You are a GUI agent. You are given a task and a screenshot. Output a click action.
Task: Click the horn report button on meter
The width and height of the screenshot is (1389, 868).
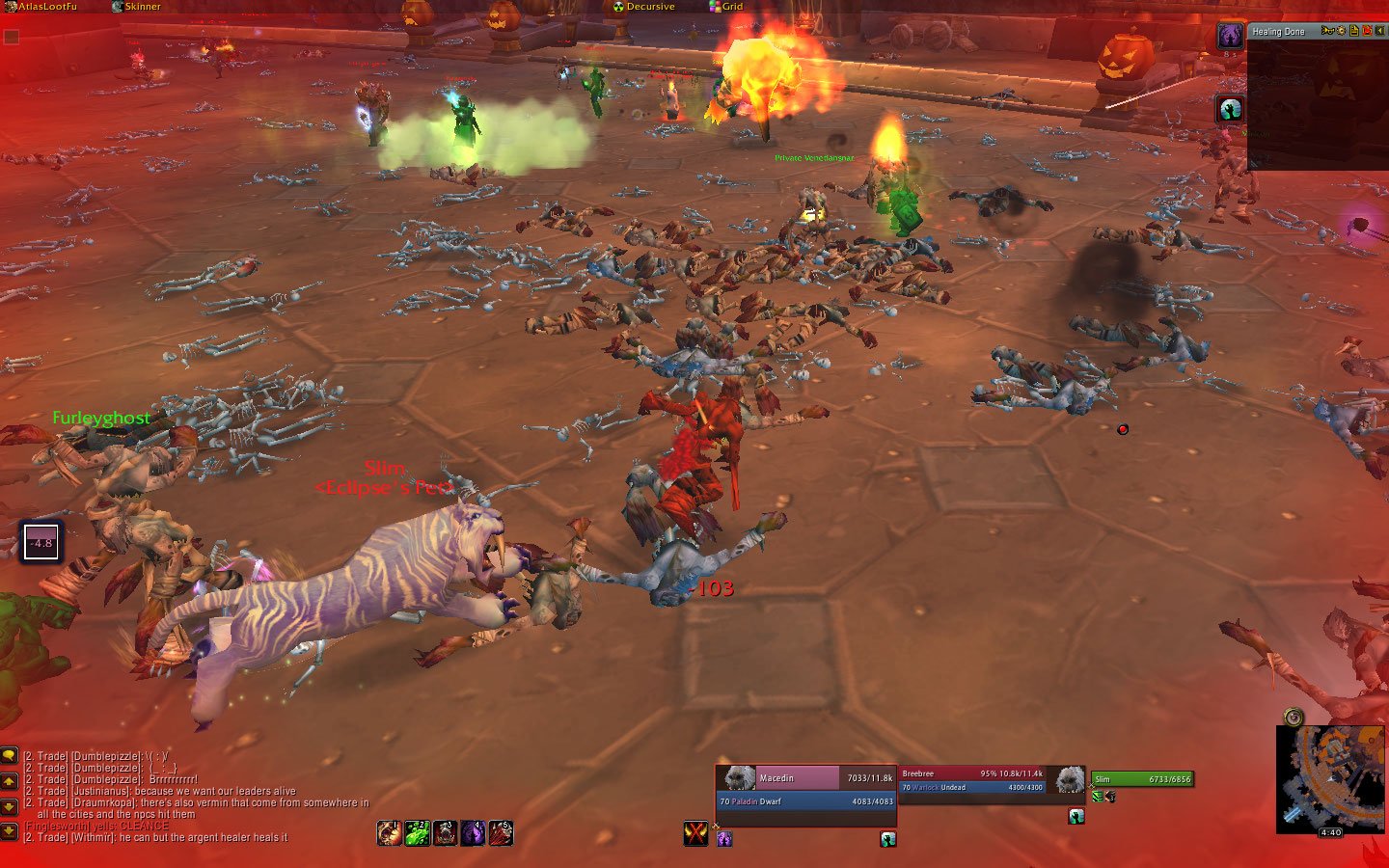(1328, 31)
